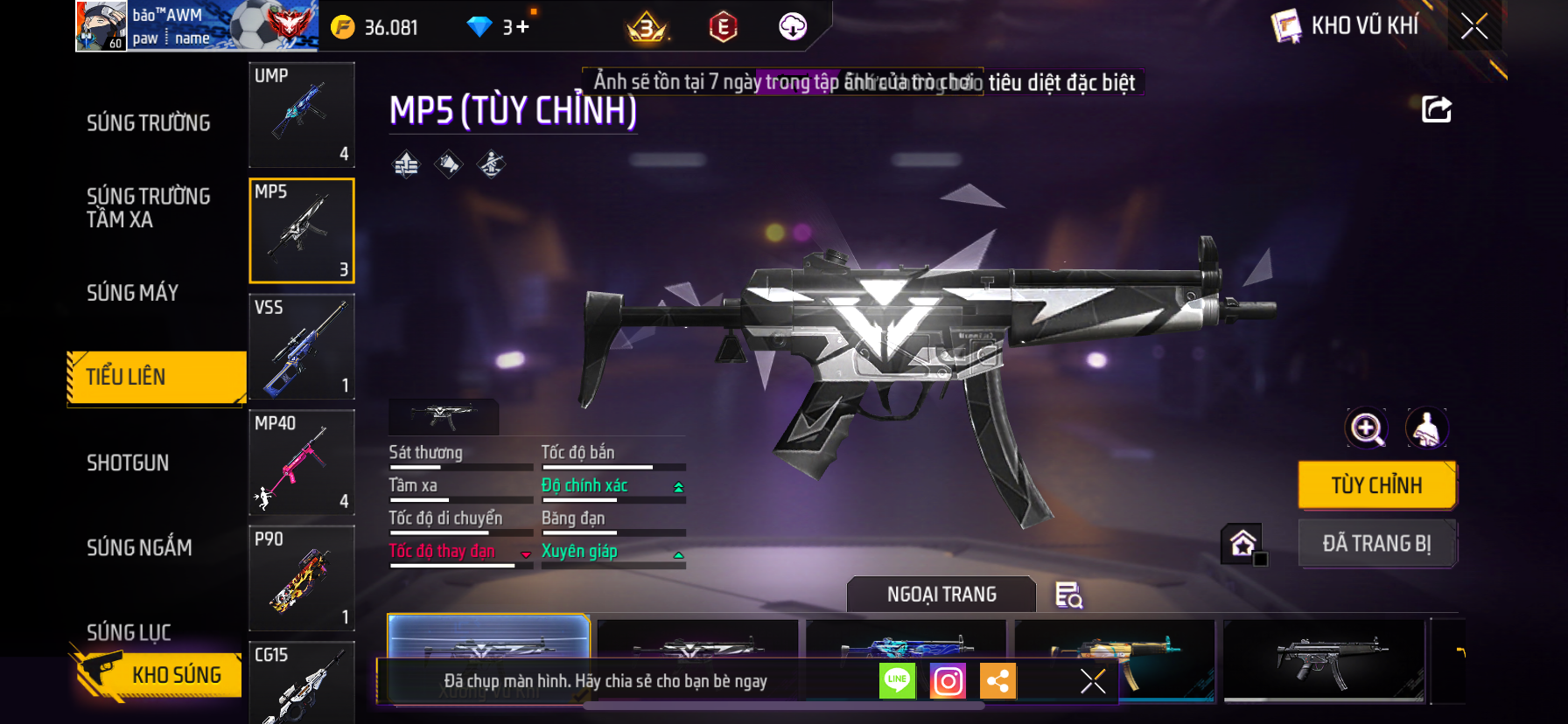Select the VSS weapon tile
1568x724 pixels.
(302, 346)
